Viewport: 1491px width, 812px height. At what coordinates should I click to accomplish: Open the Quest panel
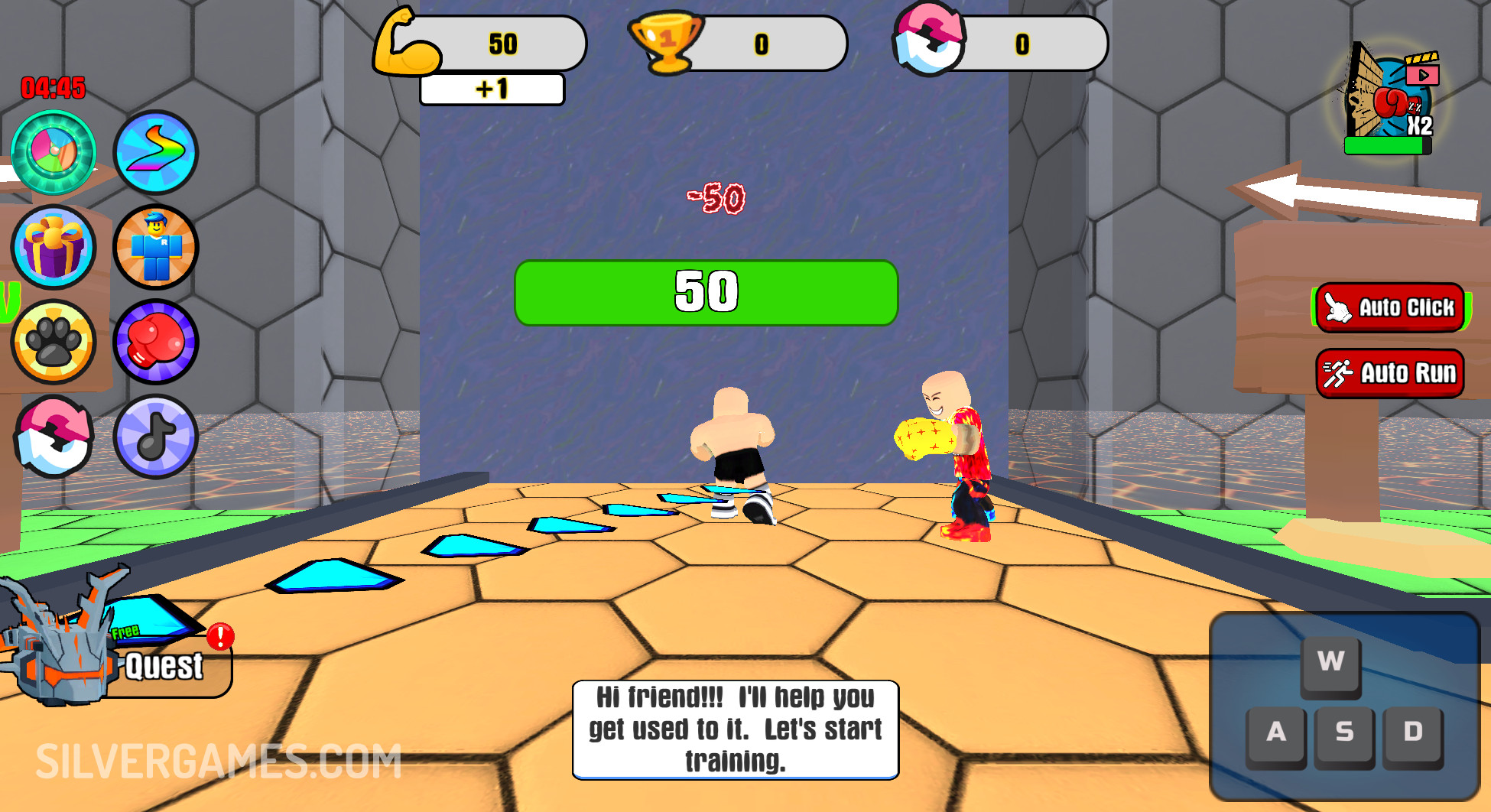162,665
